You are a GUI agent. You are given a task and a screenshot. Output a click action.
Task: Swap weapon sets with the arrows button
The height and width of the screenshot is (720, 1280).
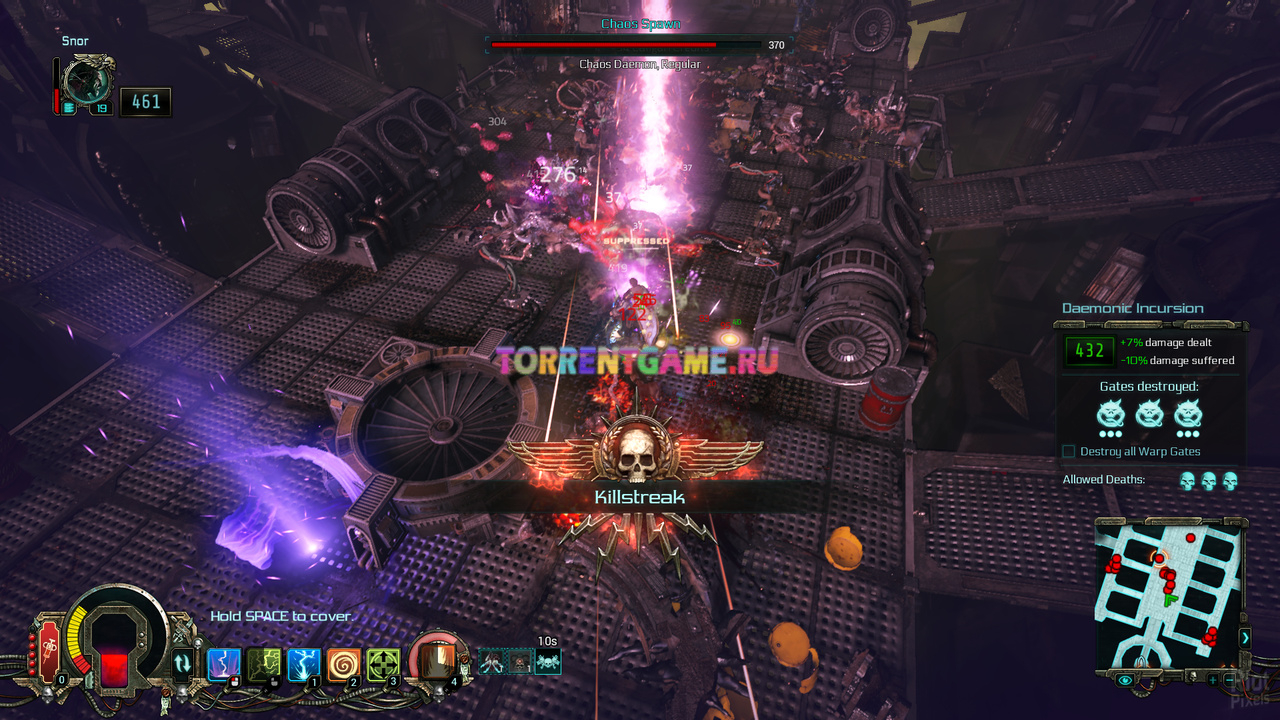[x=182, y=662]
